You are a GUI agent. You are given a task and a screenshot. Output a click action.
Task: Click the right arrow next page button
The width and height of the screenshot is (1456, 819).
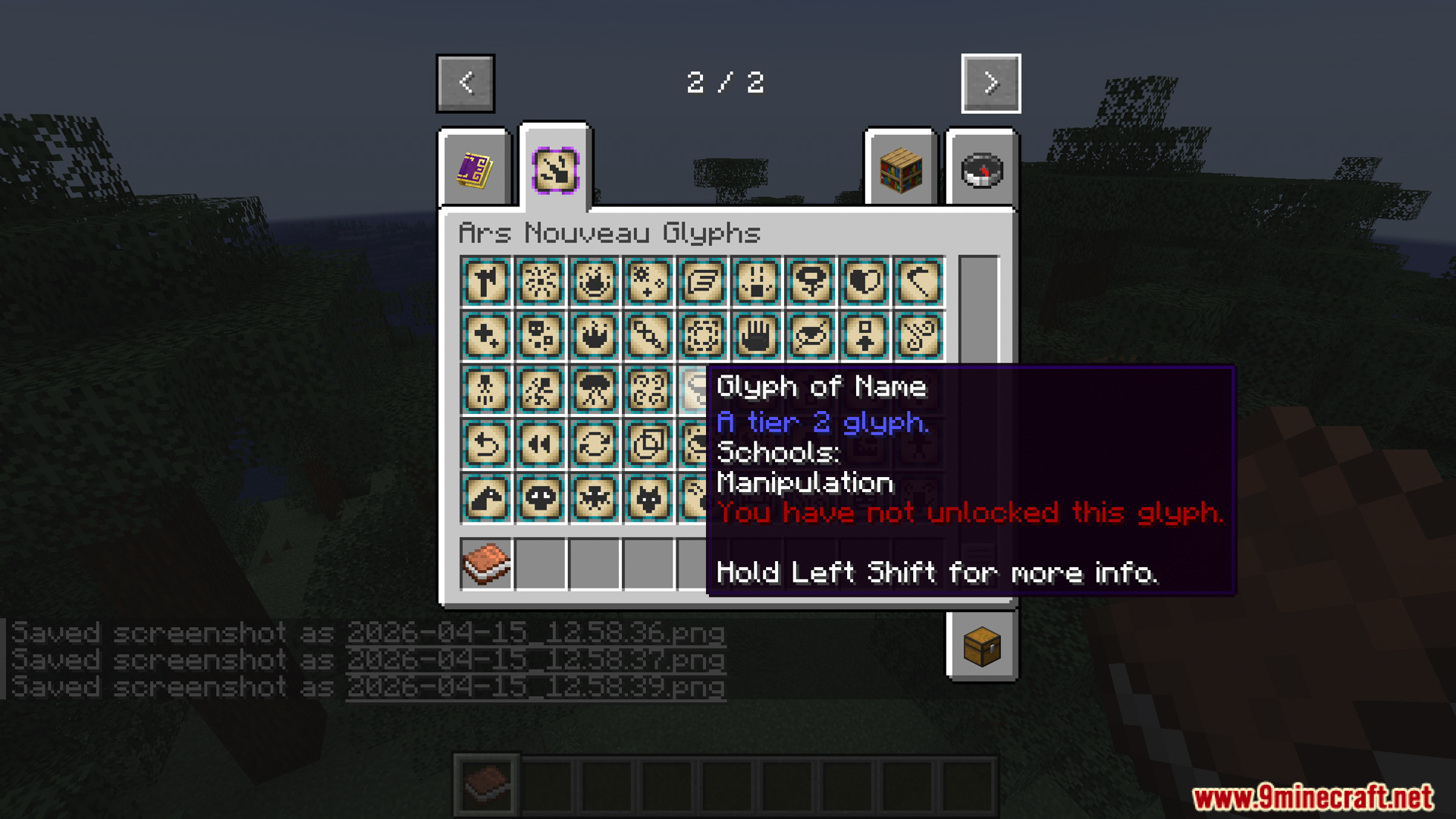[x=990, y=83]
